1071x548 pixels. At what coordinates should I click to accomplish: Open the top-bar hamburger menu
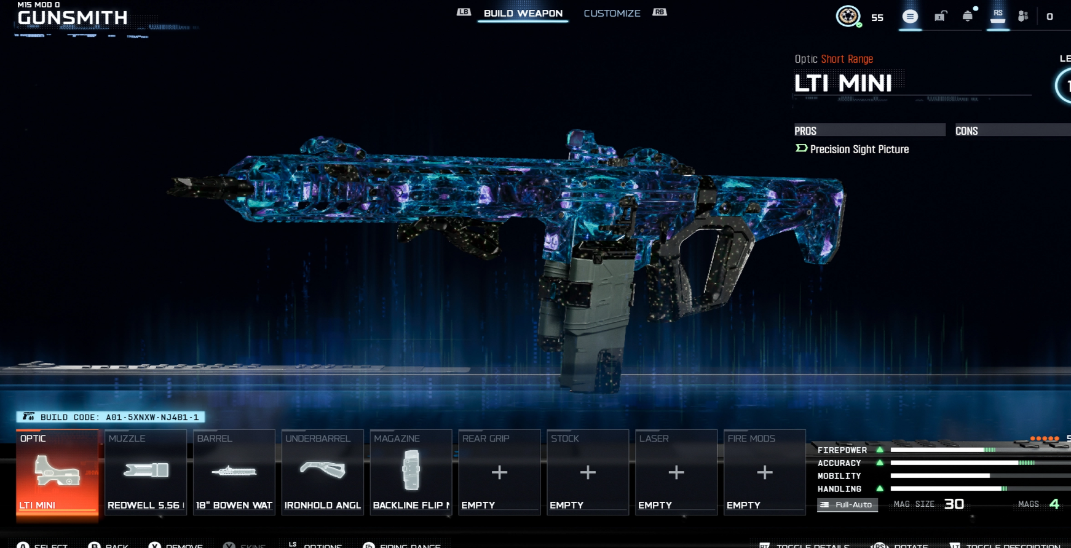click(910, 16)
